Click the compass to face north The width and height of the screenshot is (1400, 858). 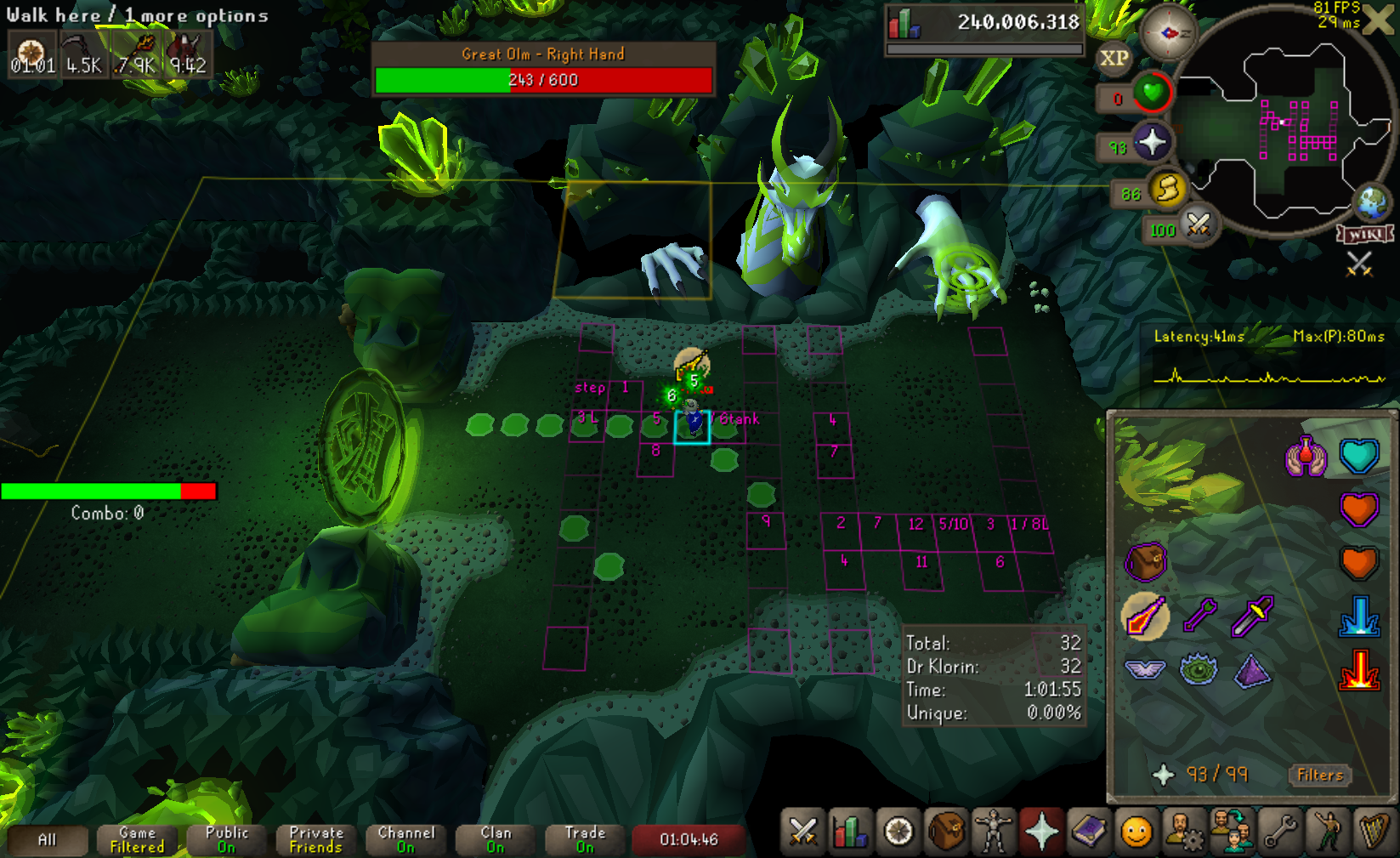[x=1168, y=32]
